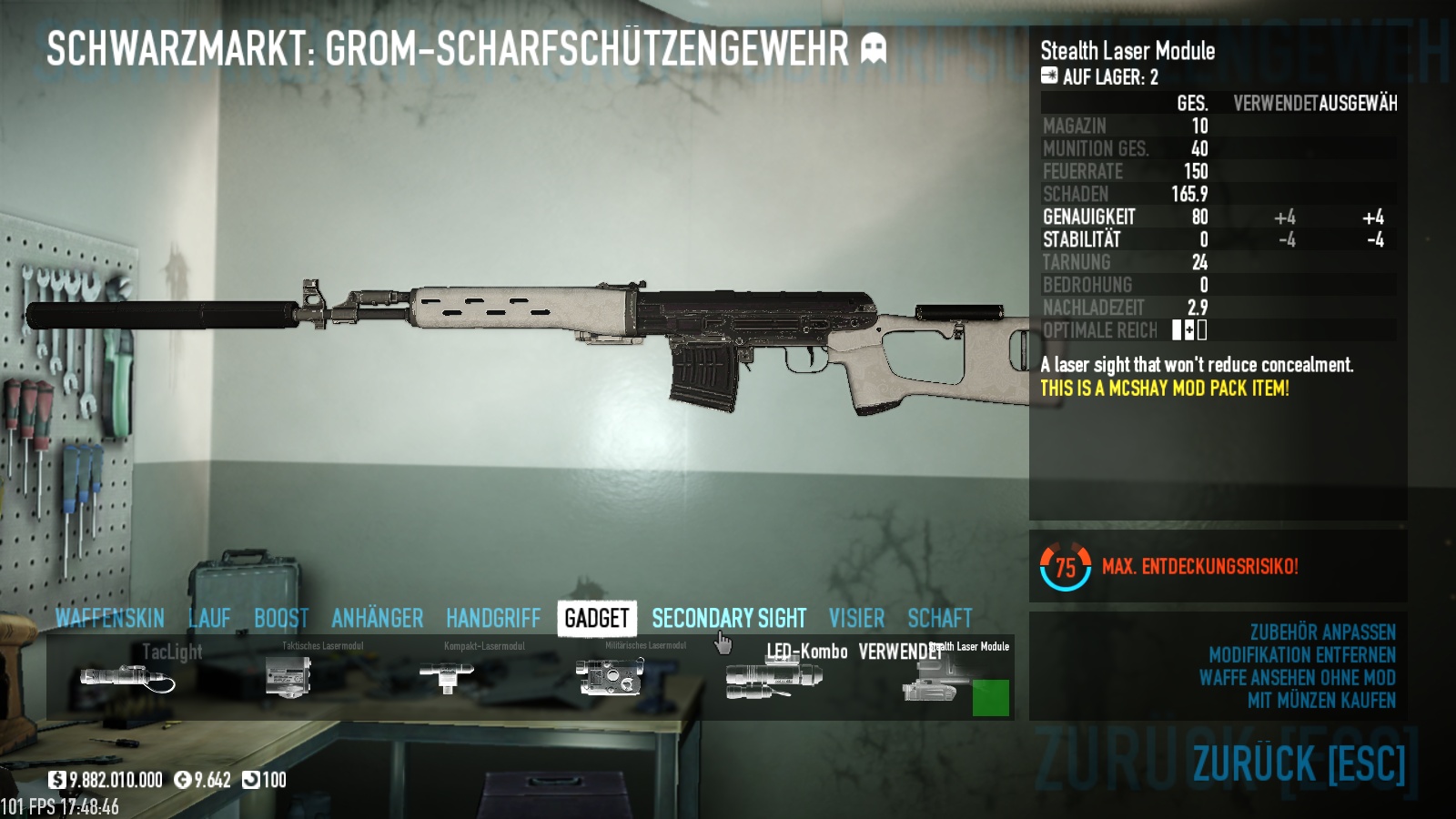
Task: Select Mit Münzen Kaufen
Action: 1321,701
